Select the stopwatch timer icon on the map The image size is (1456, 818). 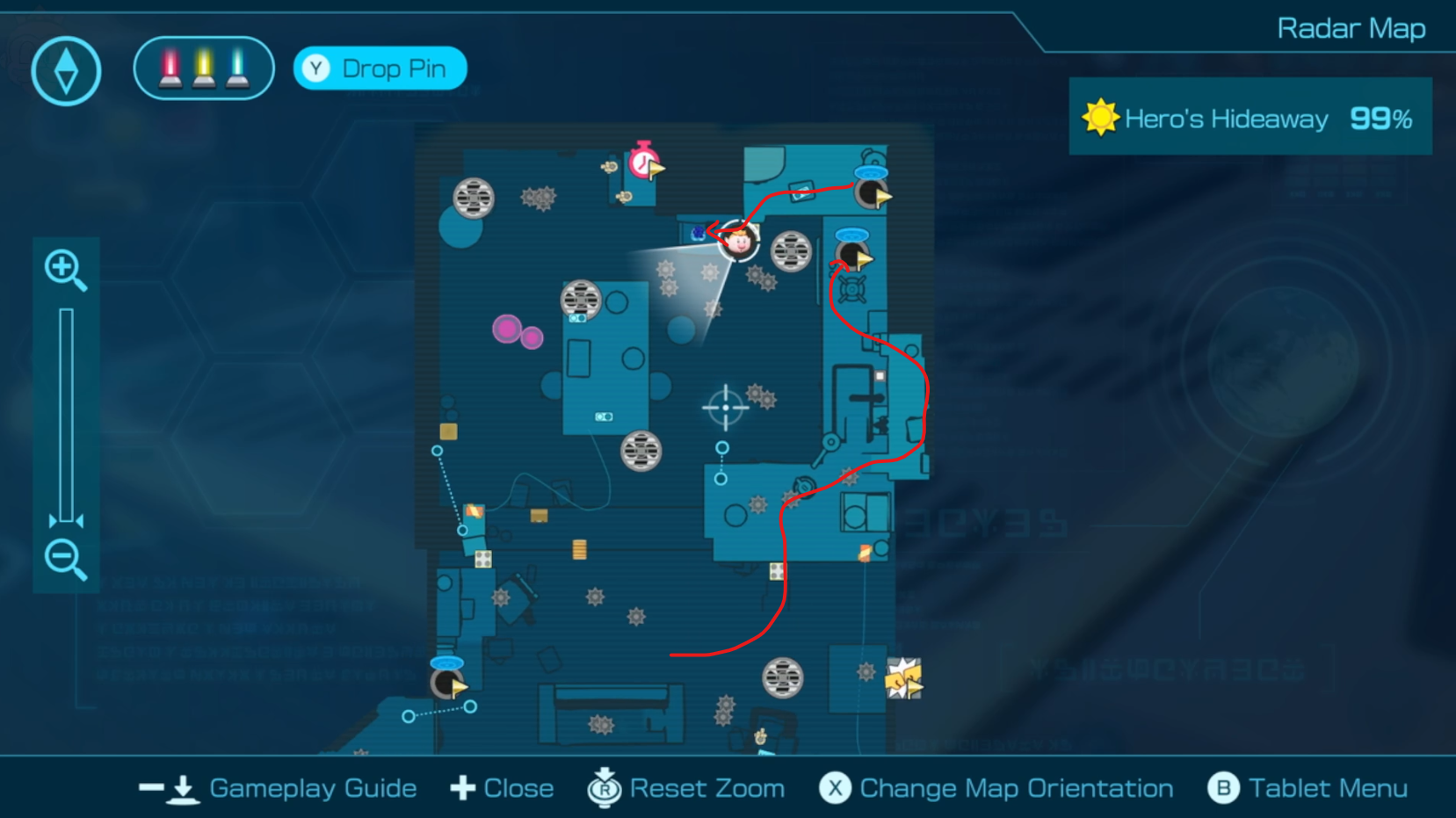pos(642,164)
